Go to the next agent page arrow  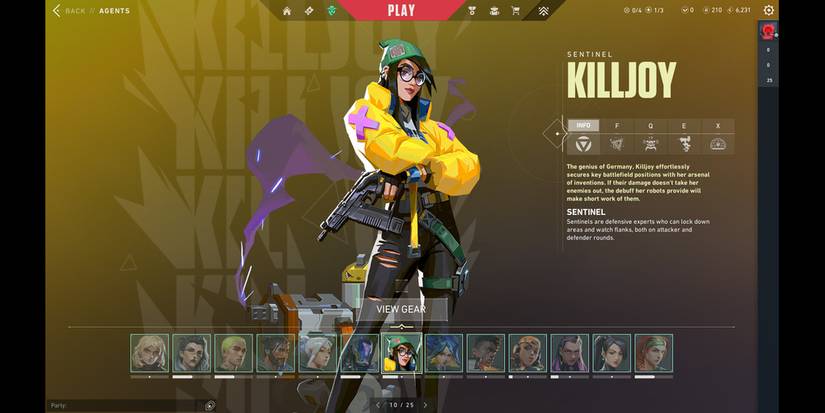pyautogui.click(x=425, y=405)
